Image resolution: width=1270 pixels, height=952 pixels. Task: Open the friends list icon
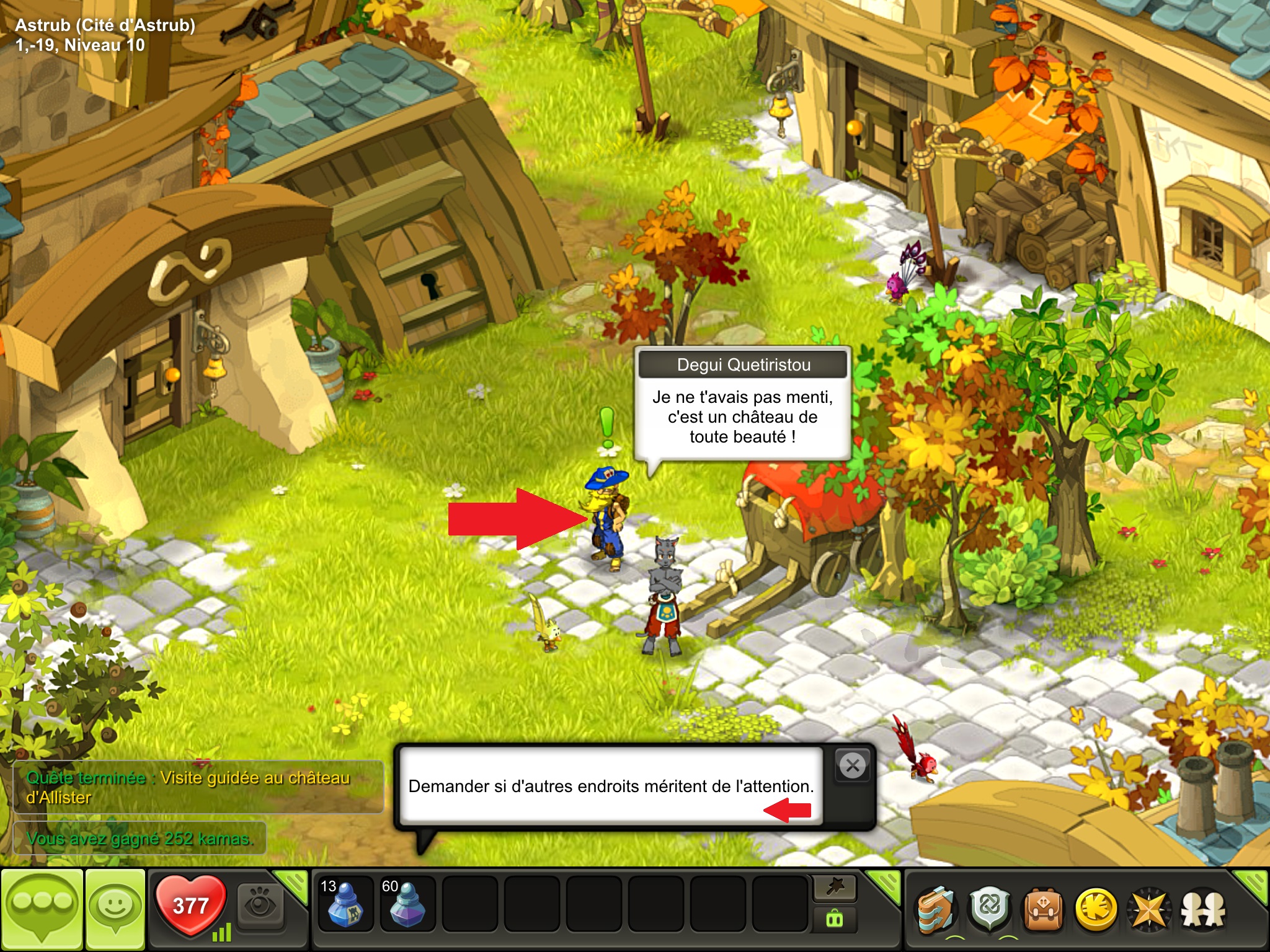pos(1203,910)
